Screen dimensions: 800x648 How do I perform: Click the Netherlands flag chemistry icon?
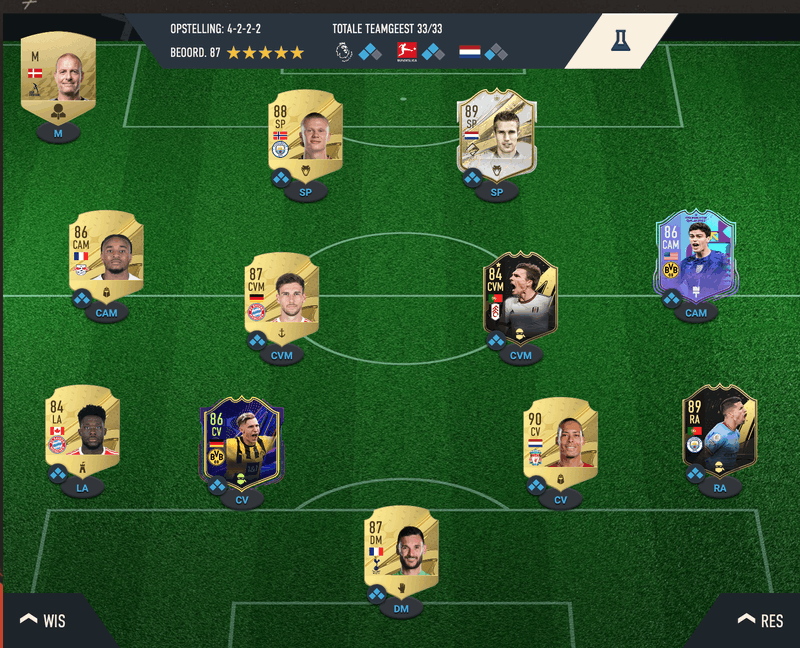(x=470, y=51)
